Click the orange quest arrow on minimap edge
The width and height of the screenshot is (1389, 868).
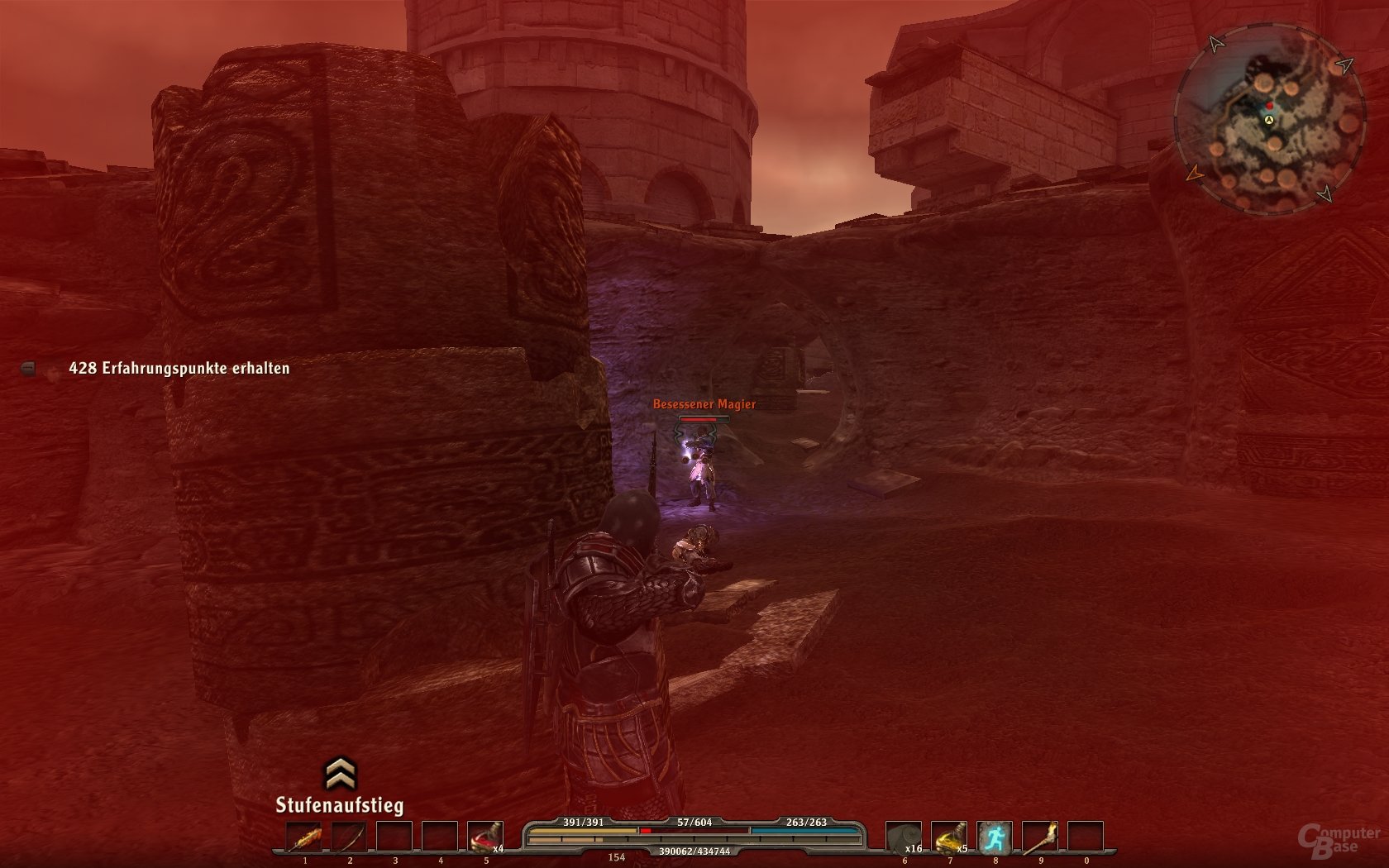[1196, 174]
